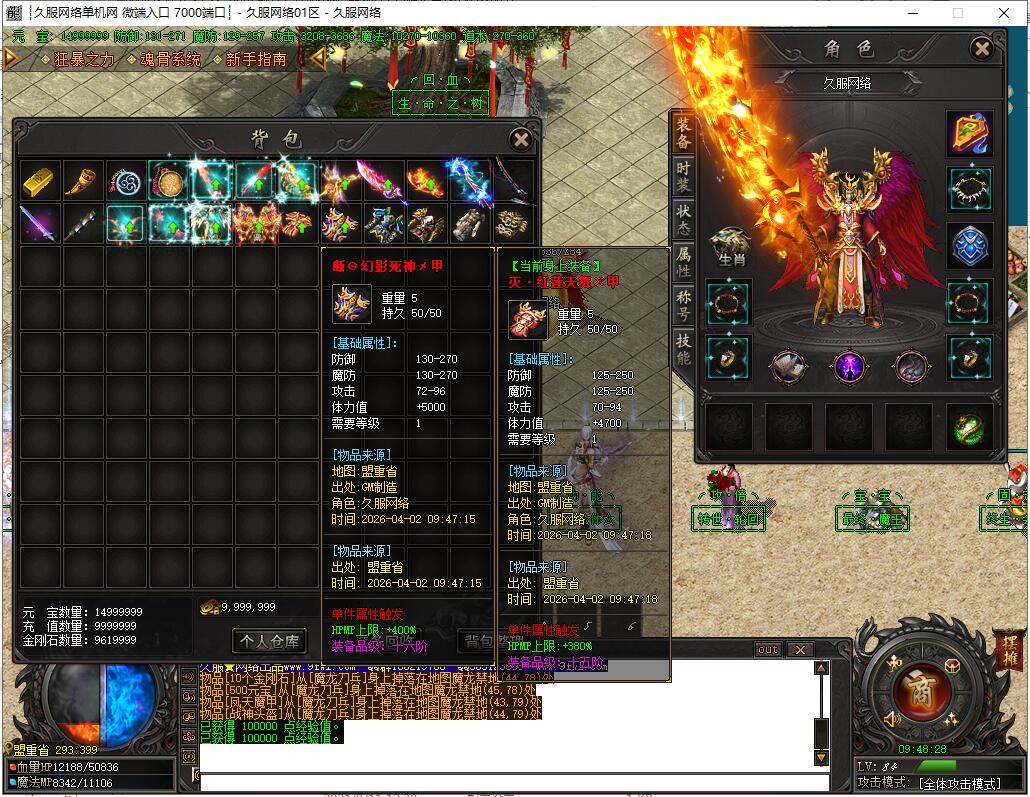Open the 魂骨系统 menu entry
The width and height of the screenshot is (1030, 797).
(170, 59)
